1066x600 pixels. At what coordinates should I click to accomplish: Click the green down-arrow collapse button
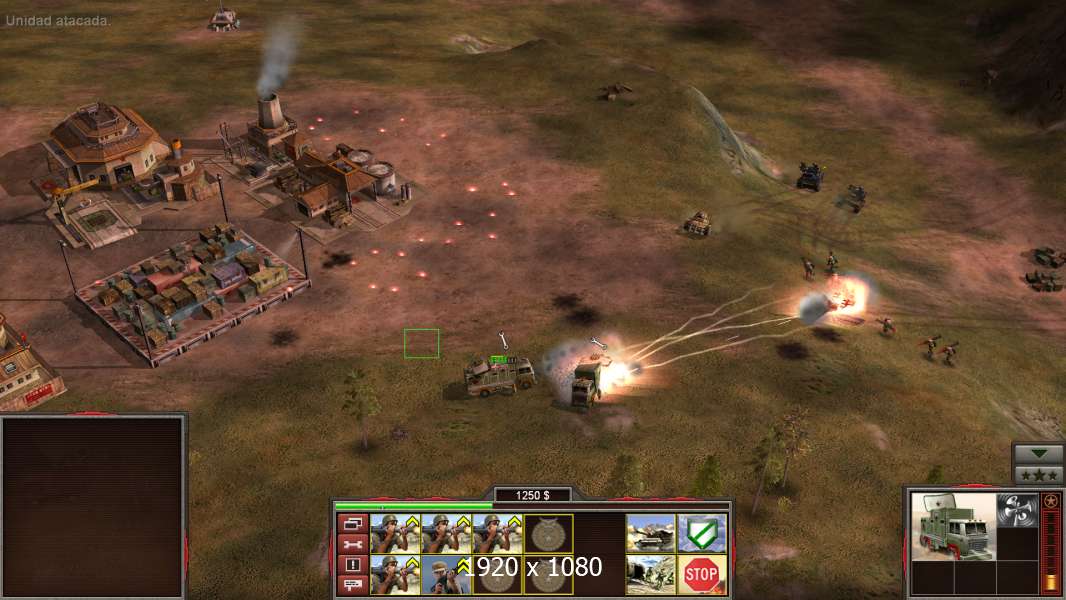tap(1038, 454)
